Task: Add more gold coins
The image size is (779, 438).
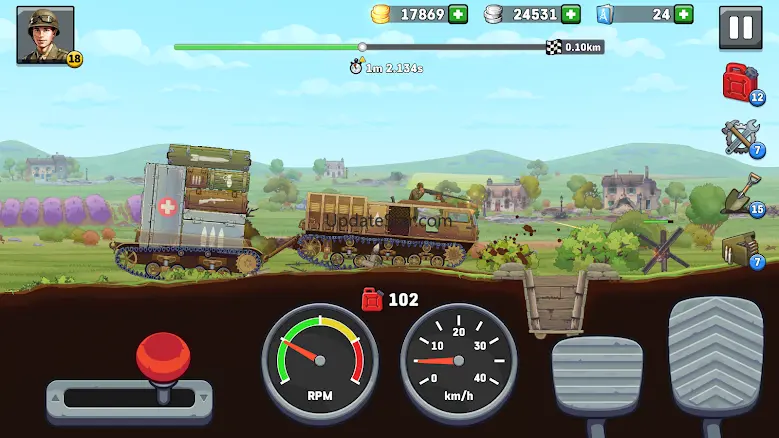Action: point(458,14)
